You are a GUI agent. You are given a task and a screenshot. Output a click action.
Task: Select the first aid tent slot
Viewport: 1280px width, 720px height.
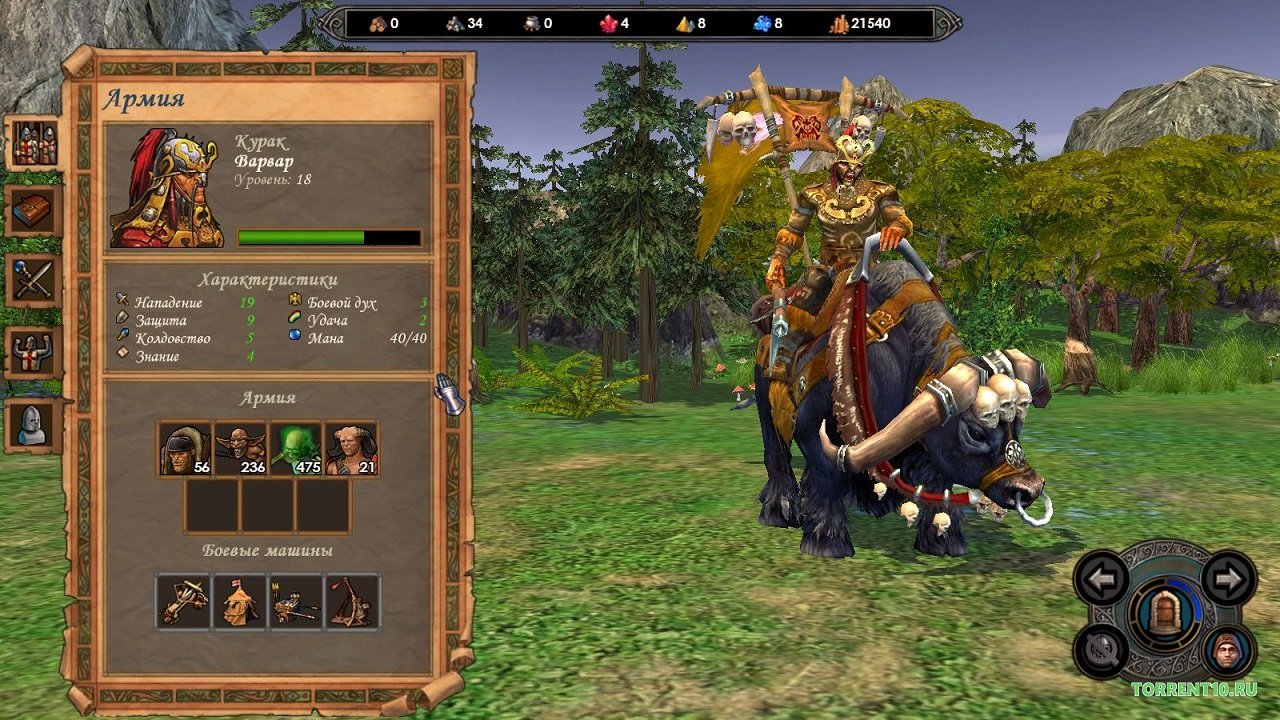point(241,602)
